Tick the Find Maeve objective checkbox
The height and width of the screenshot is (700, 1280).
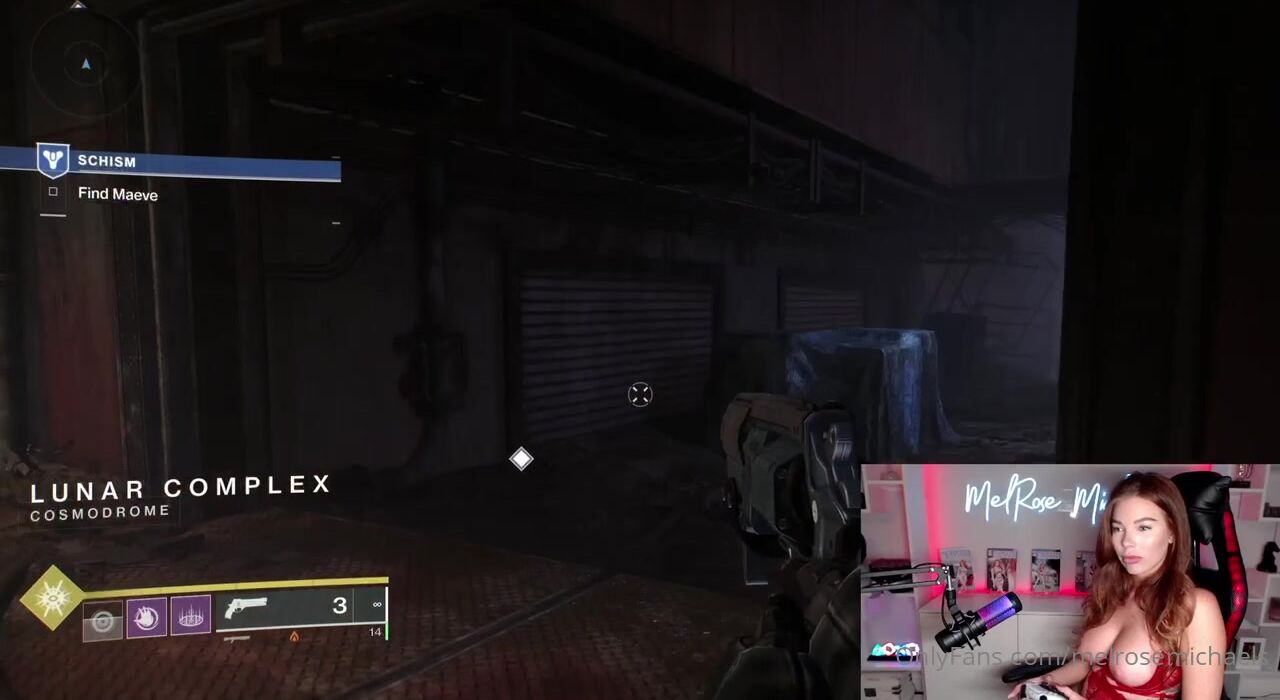click(53, 192)
